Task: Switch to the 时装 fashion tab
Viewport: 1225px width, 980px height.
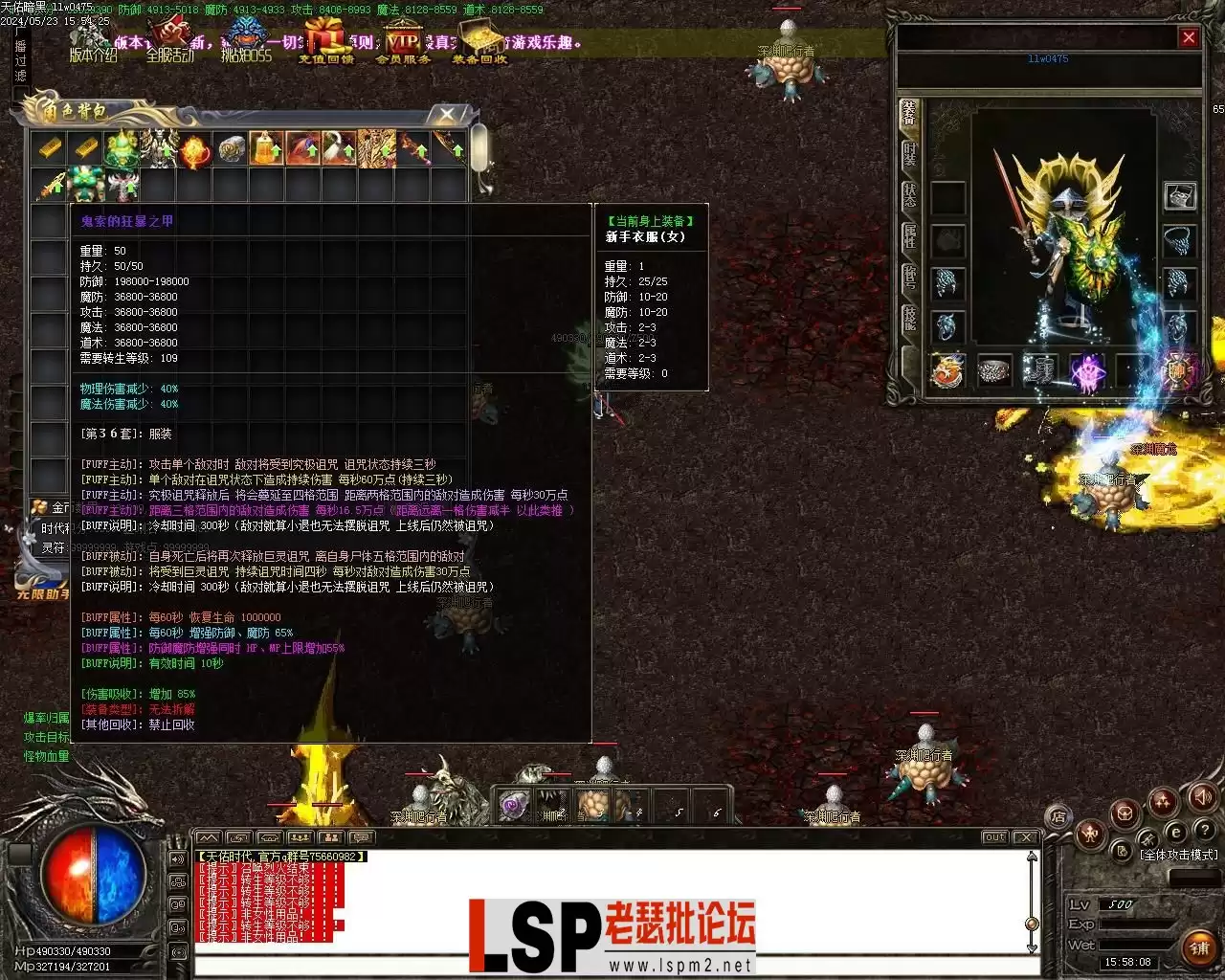Action: (x=910, y=155)
